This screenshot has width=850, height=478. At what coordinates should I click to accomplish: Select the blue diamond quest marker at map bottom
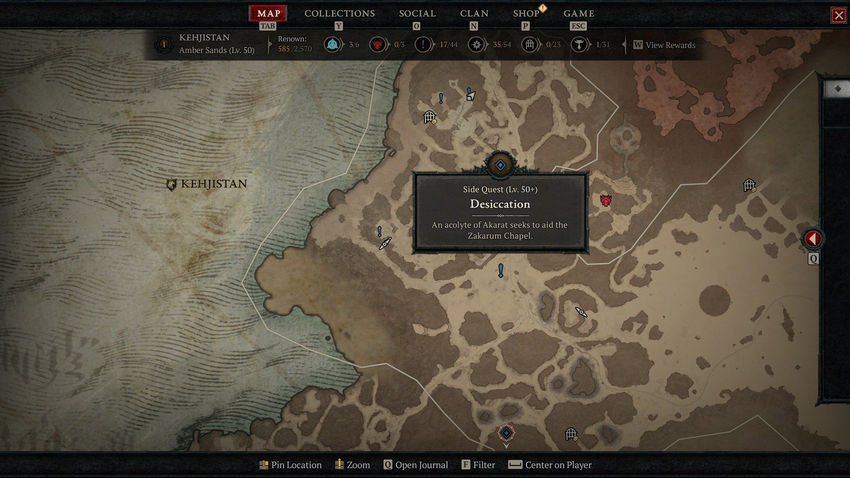click(506, 433)
